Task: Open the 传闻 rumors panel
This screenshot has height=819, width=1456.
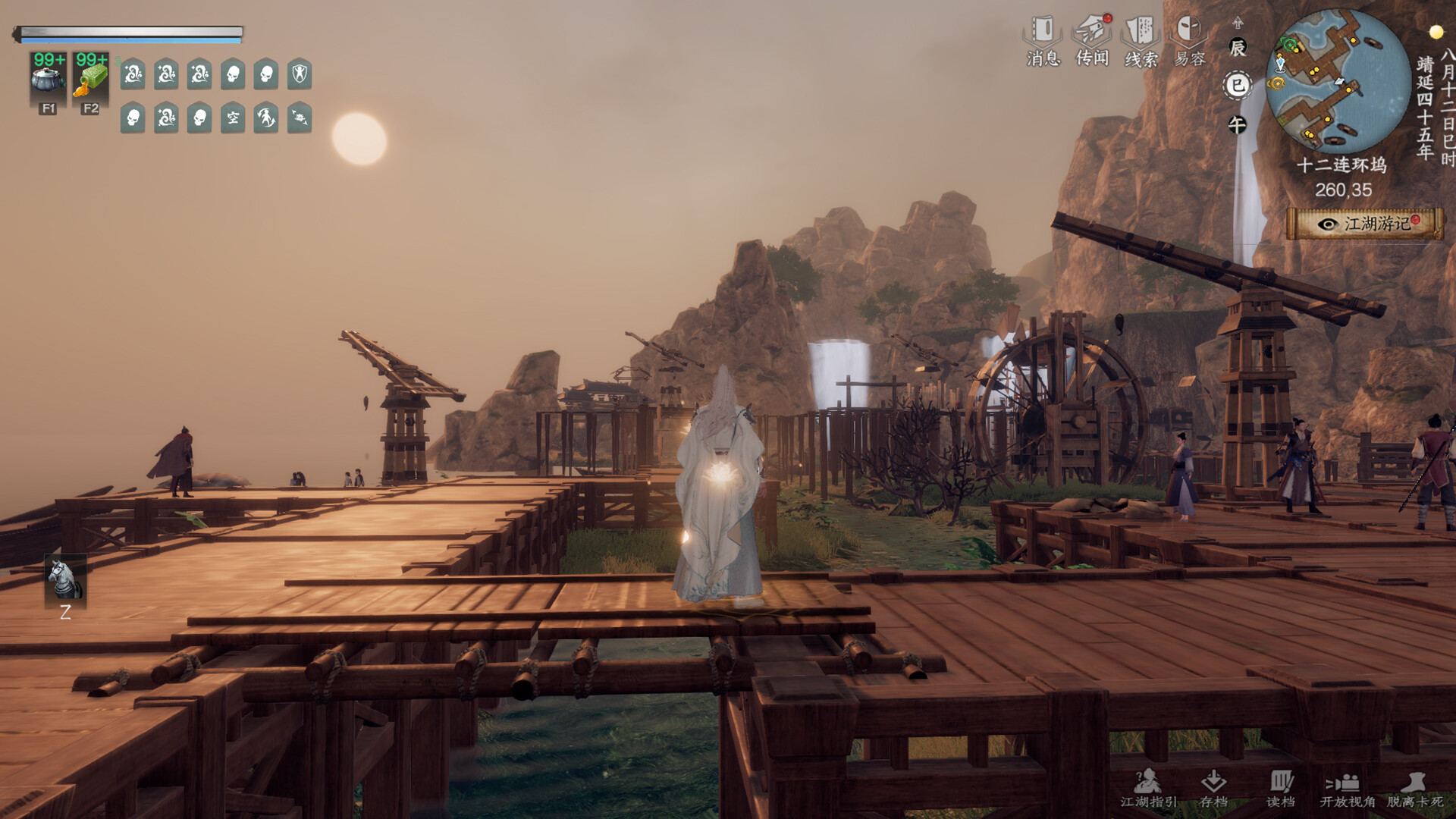Action: [1092, 41]
